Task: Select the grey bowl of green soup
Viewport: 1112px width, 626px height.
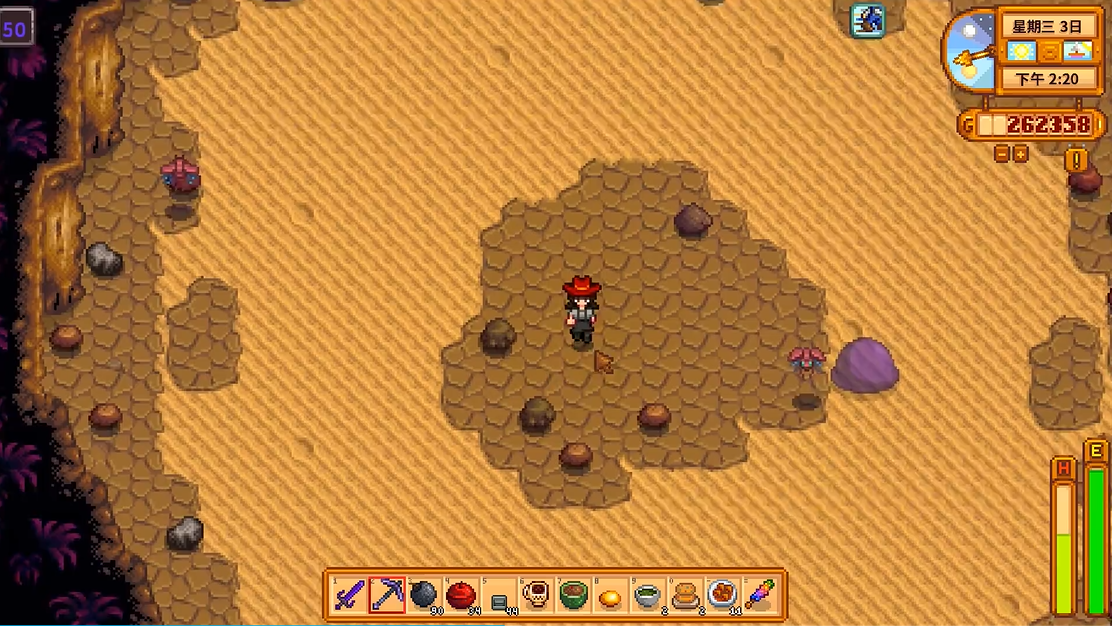Action: (x=647, y=595)
